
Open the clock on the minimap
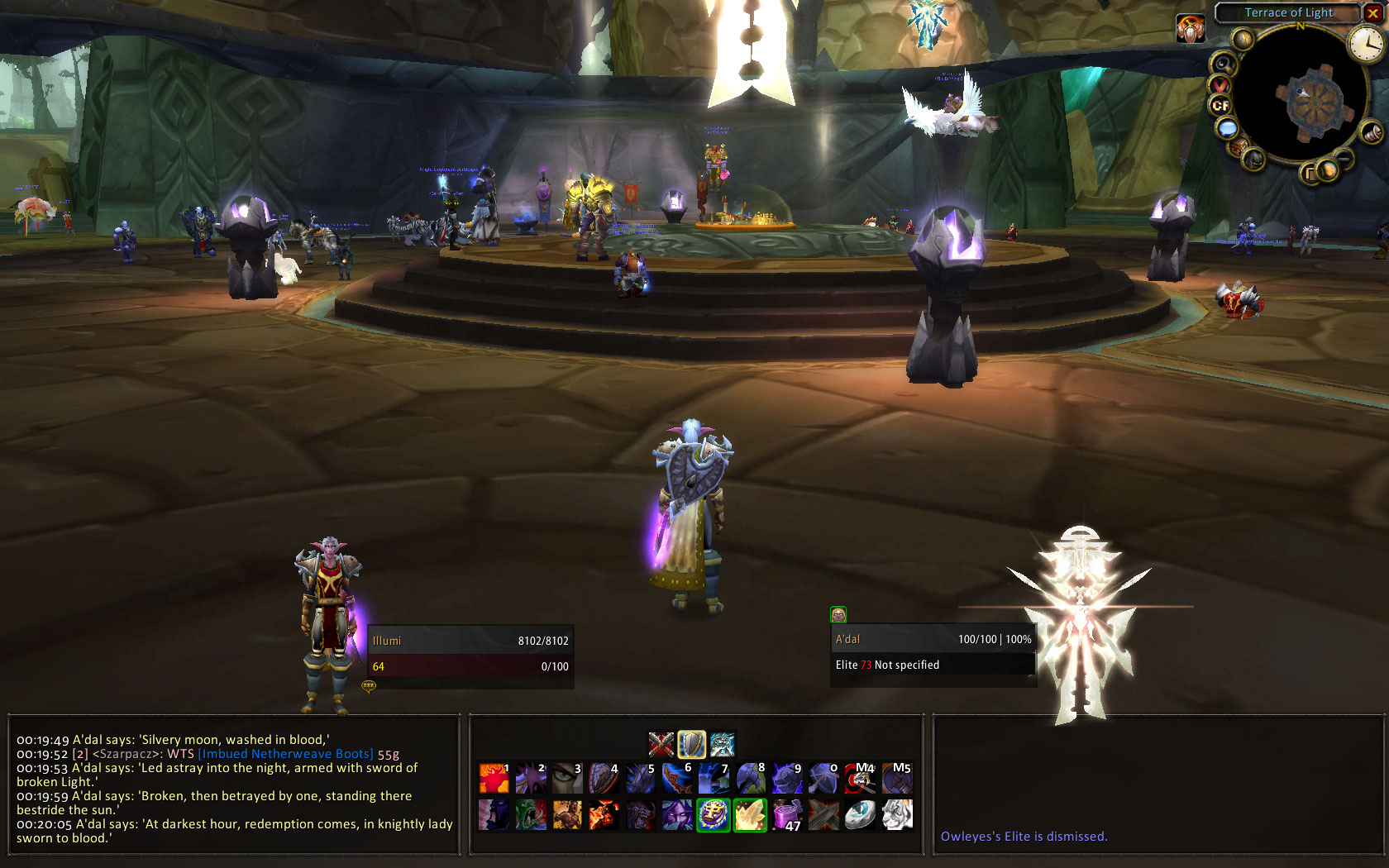pos(1365,43)
